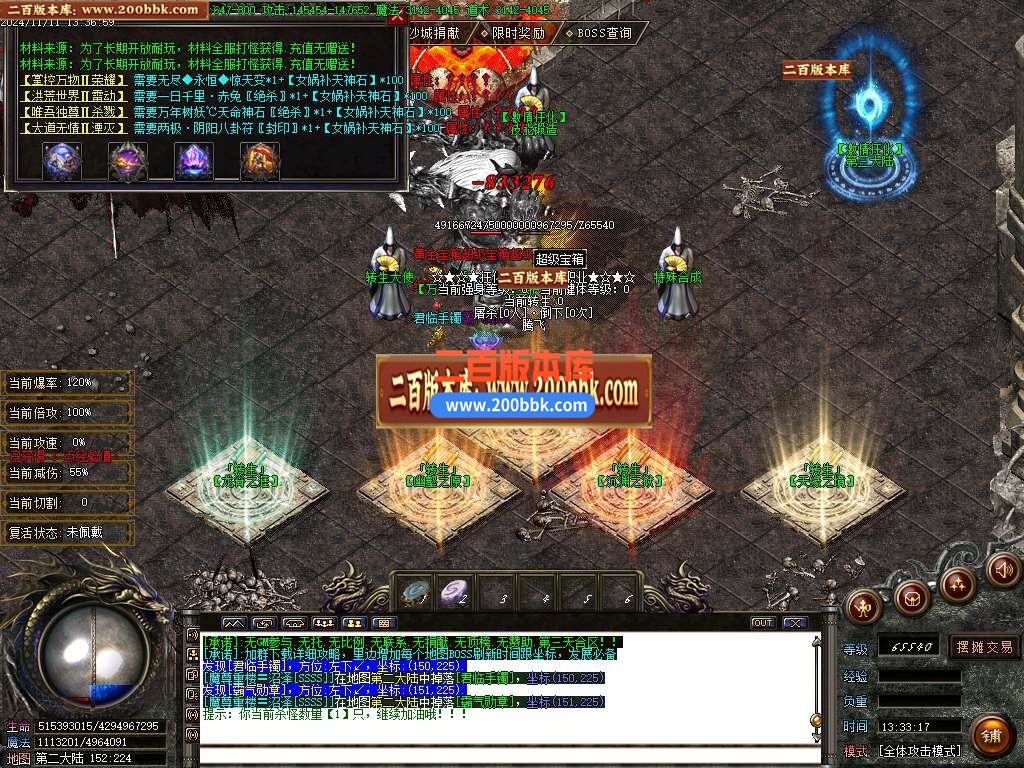
Task: Close the chat window with X
Action: click(x=795, y=623)
